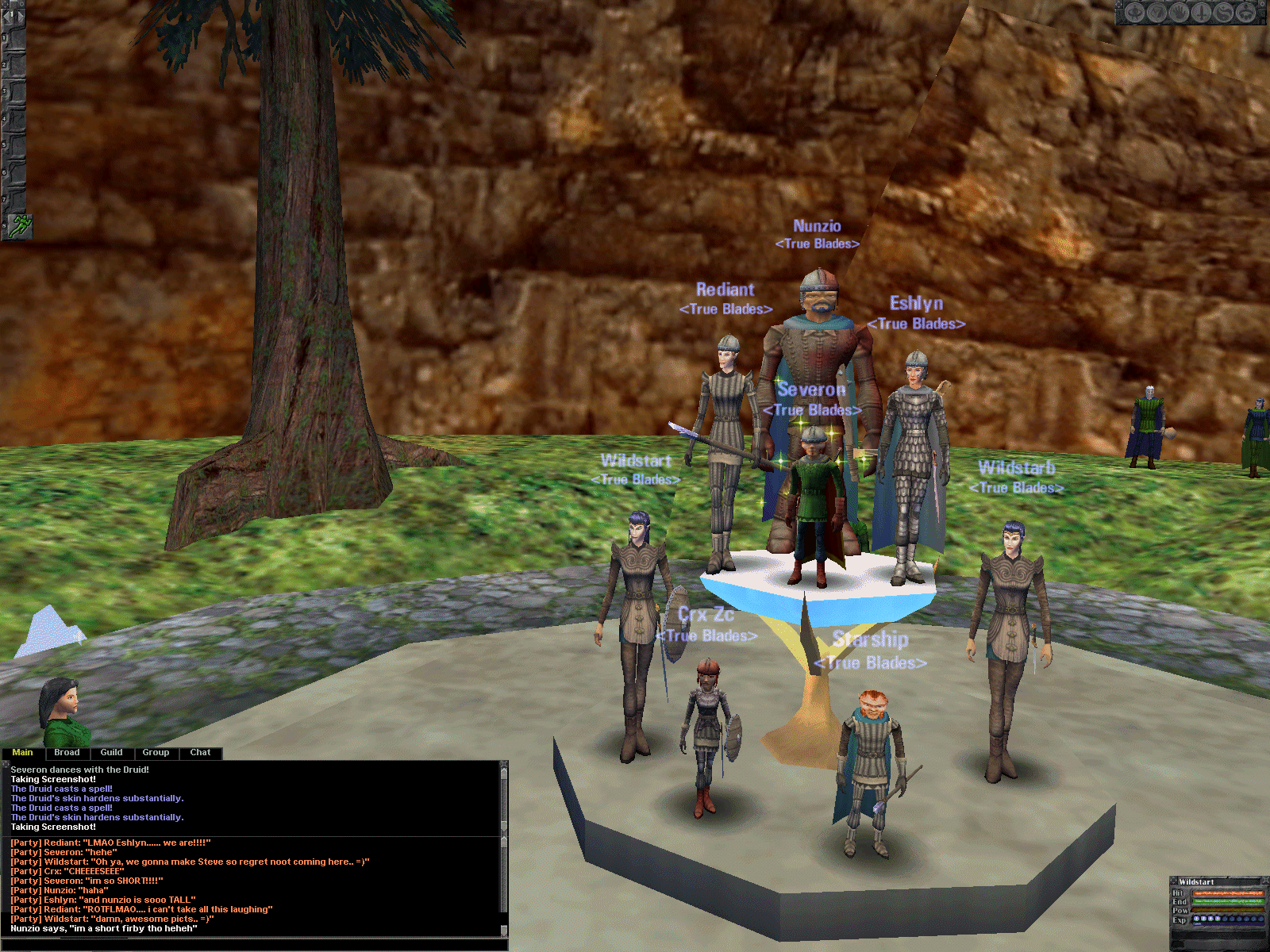Viewport: 1270px width, 952px height.
Task: Select the S-shaped swirl icon in top bar
Action: pyautogui.click(x=1223, y=12)
